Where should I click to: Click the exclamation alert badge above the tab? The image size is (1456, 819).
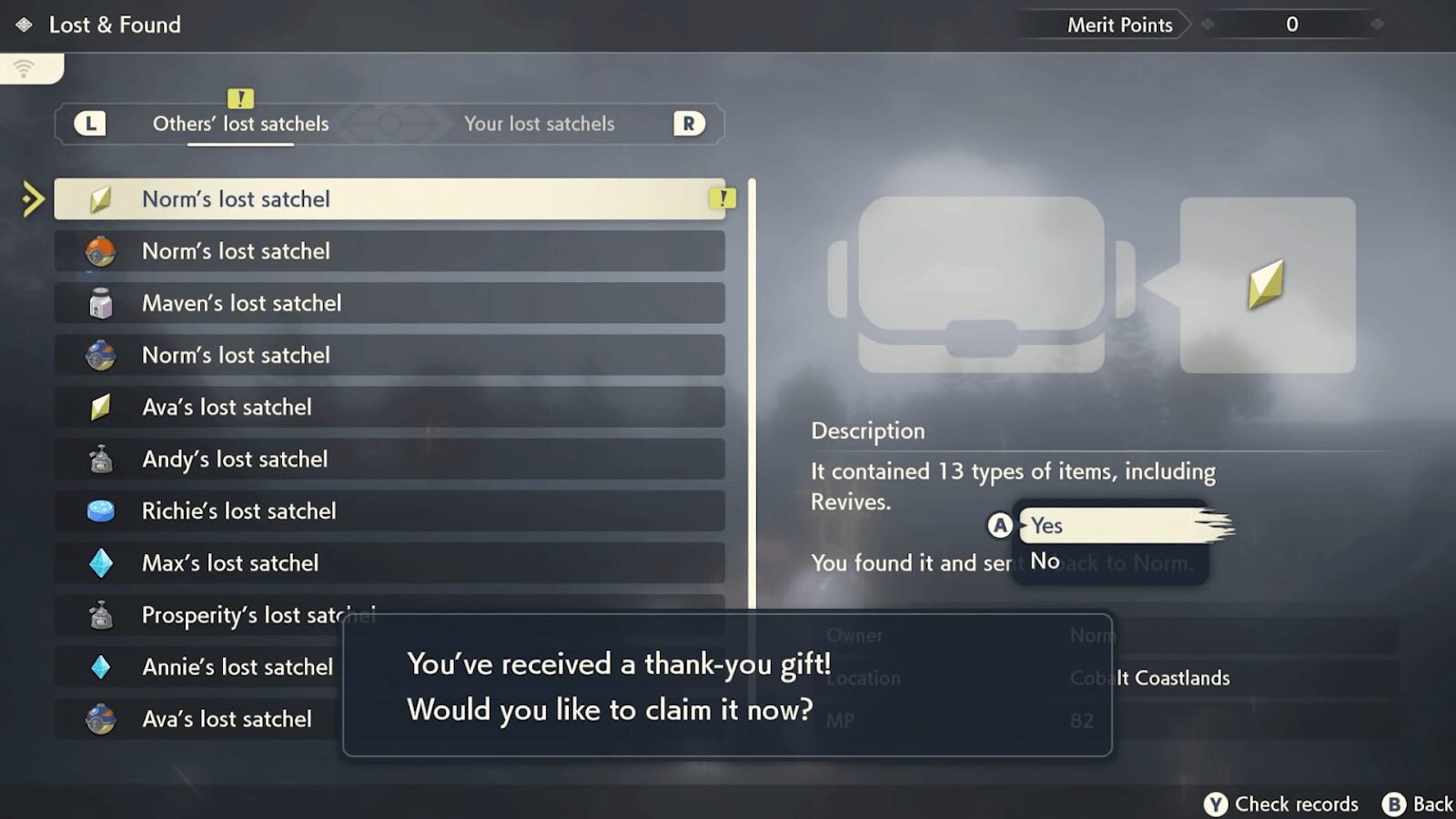[239, 99]
